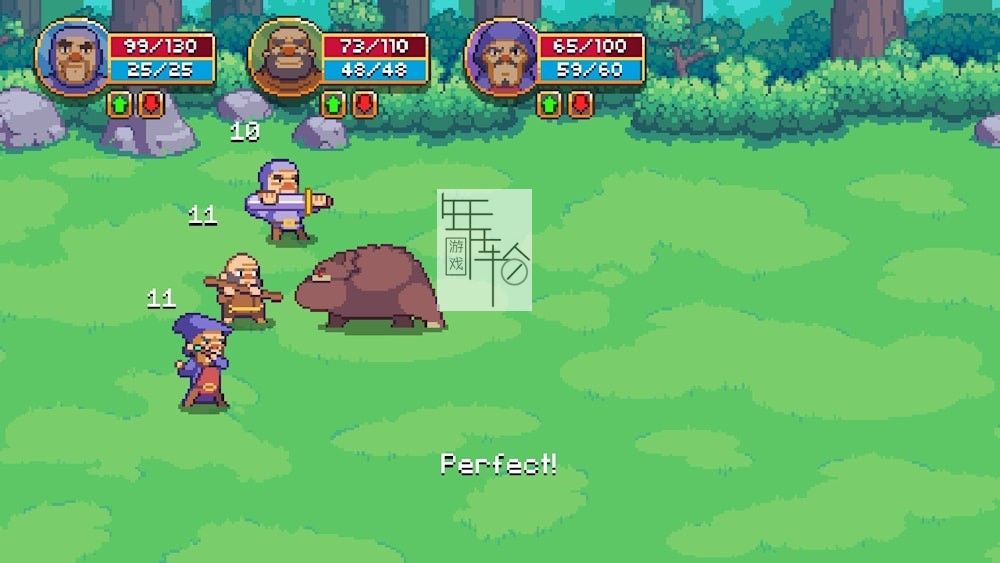This screenshot has height=563, width=1000.
Task: Click the monk's green up-arrow buff icon
Action: 333,104
